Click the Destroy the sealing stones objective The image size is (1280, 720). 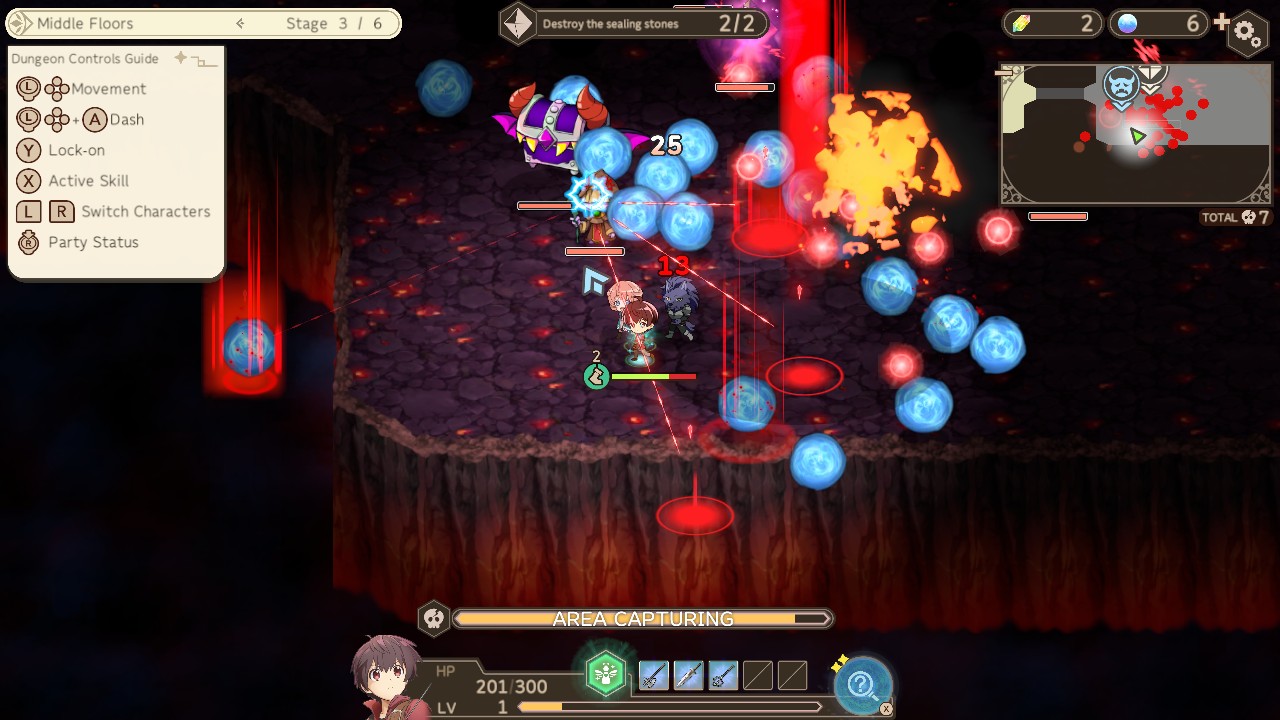tap(632, 23)
